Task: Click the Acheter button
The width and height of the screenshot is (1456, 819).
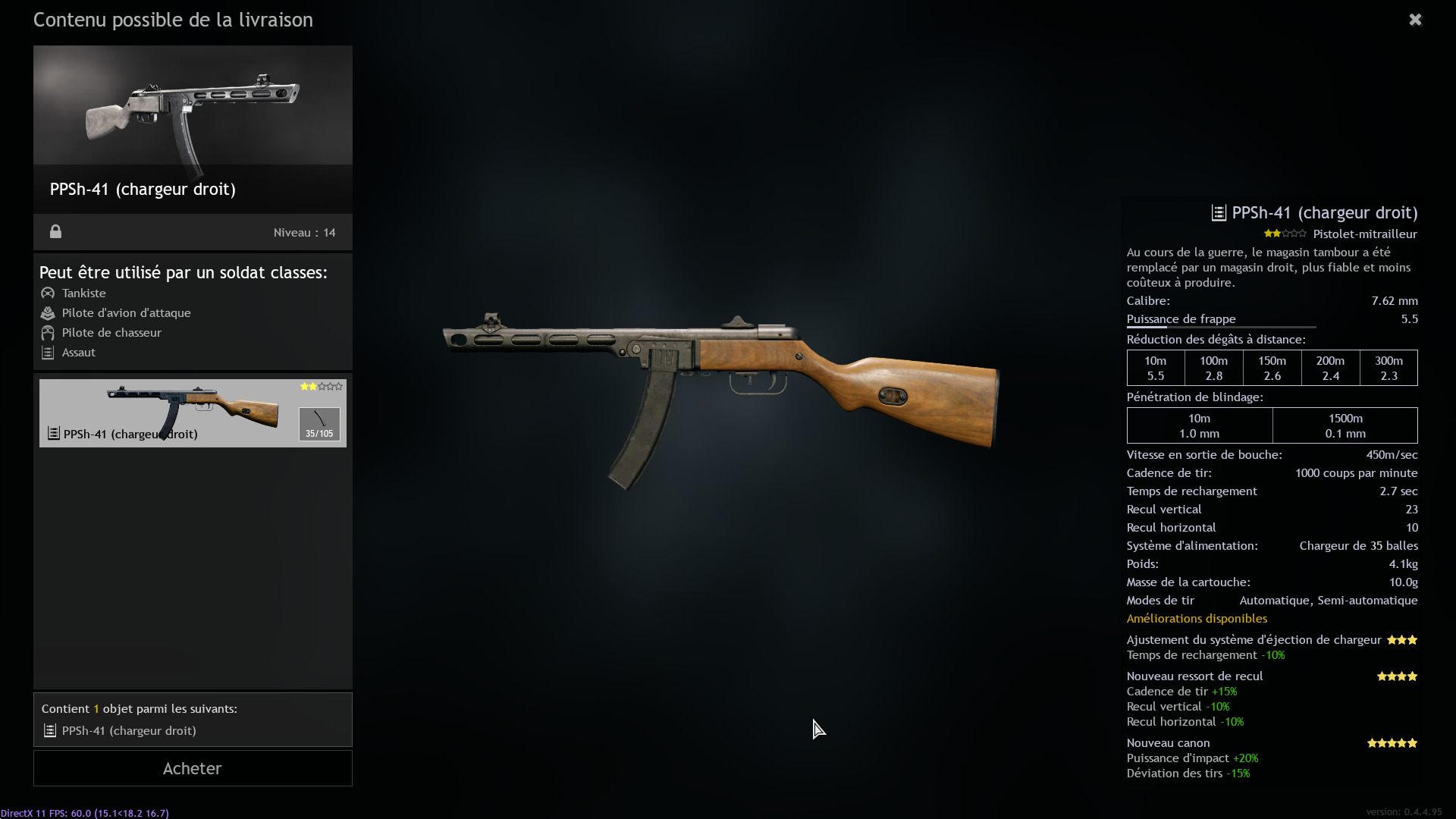Action: [x=192, y=767]
